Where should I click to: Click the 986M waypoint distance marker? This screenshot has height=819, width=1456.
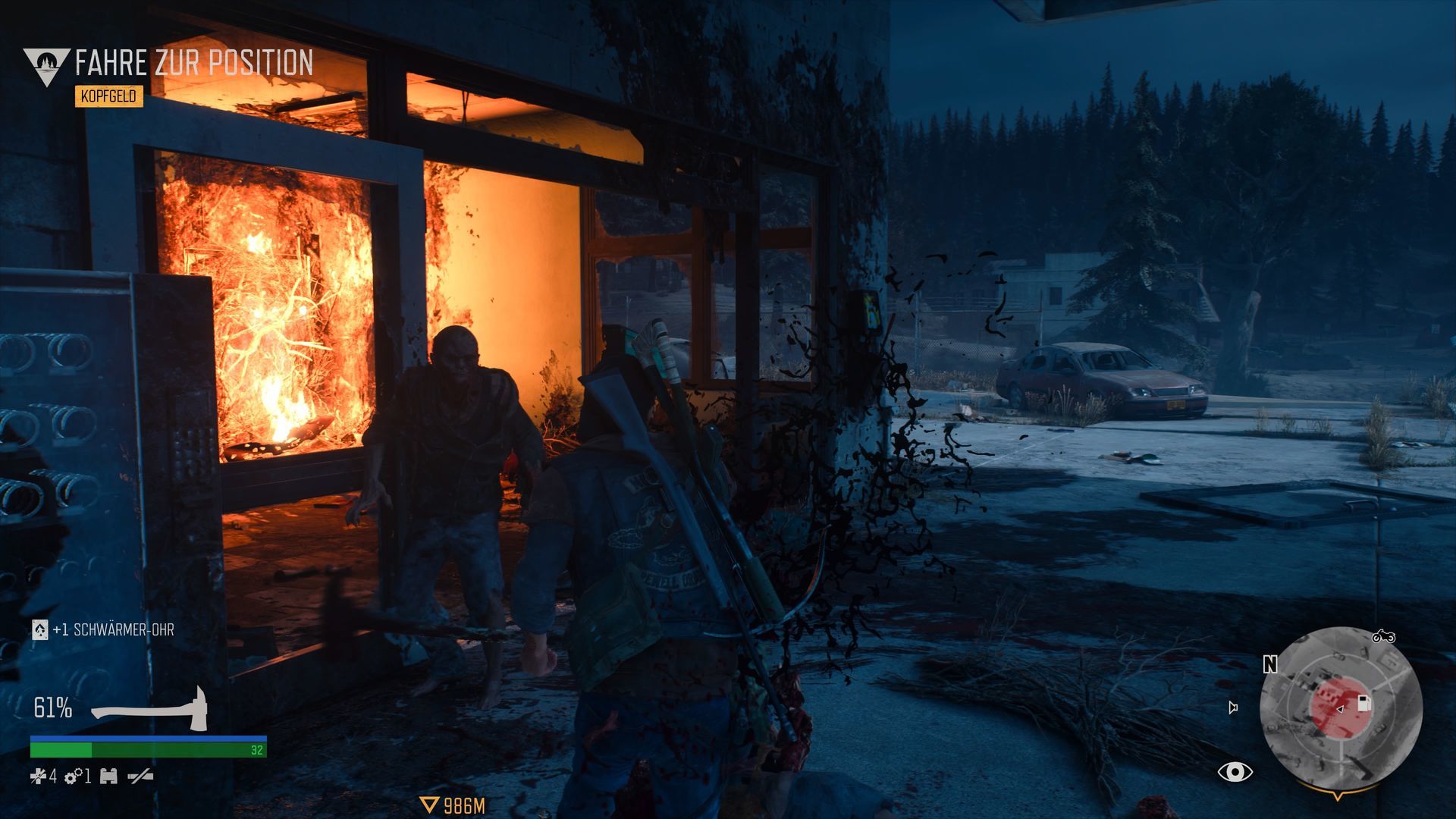pyautogui.click(x=453, y=805)
